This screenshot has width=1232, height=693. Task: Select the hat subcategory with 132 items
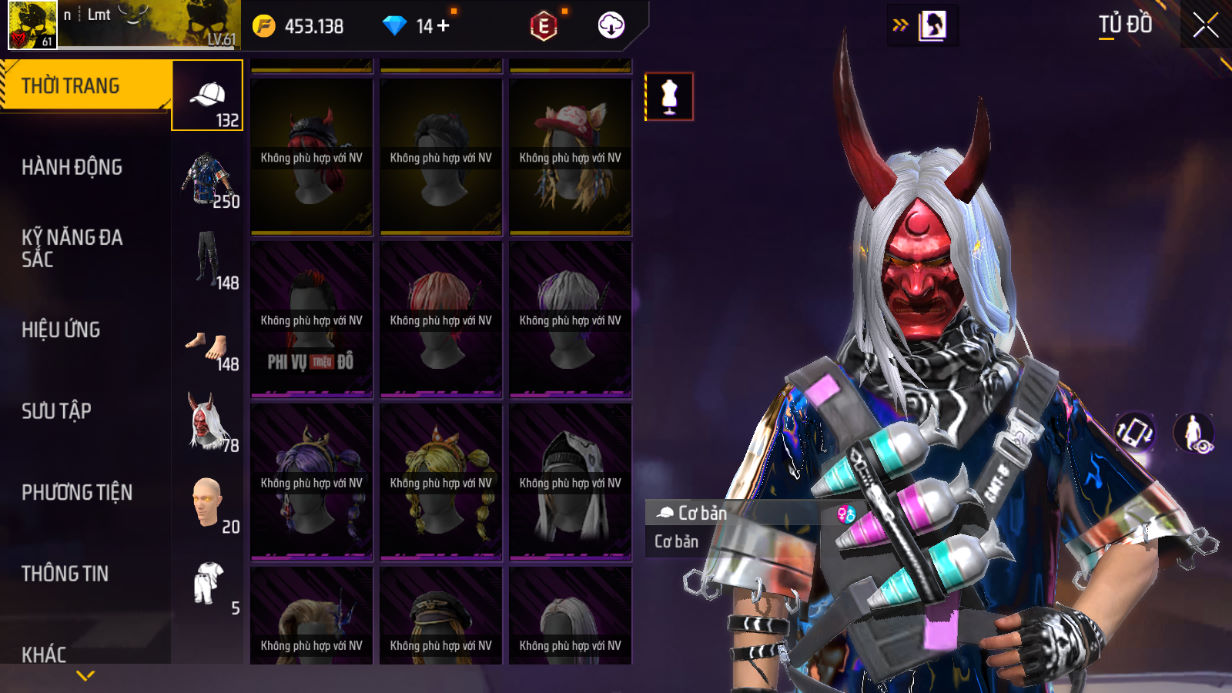(x=207, y=96)
